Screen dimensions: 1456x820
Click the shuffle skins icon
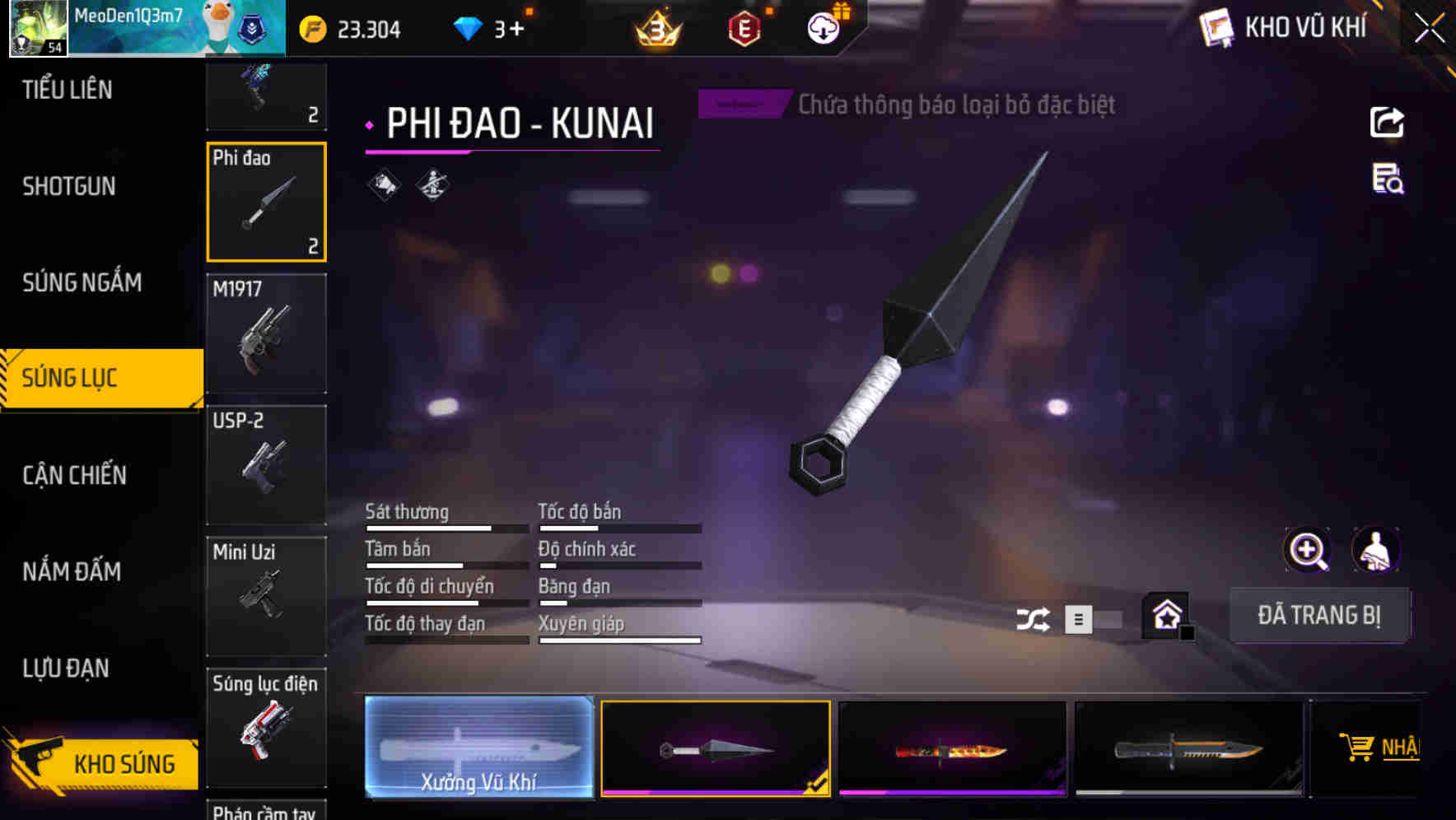tap(1033, 619)
